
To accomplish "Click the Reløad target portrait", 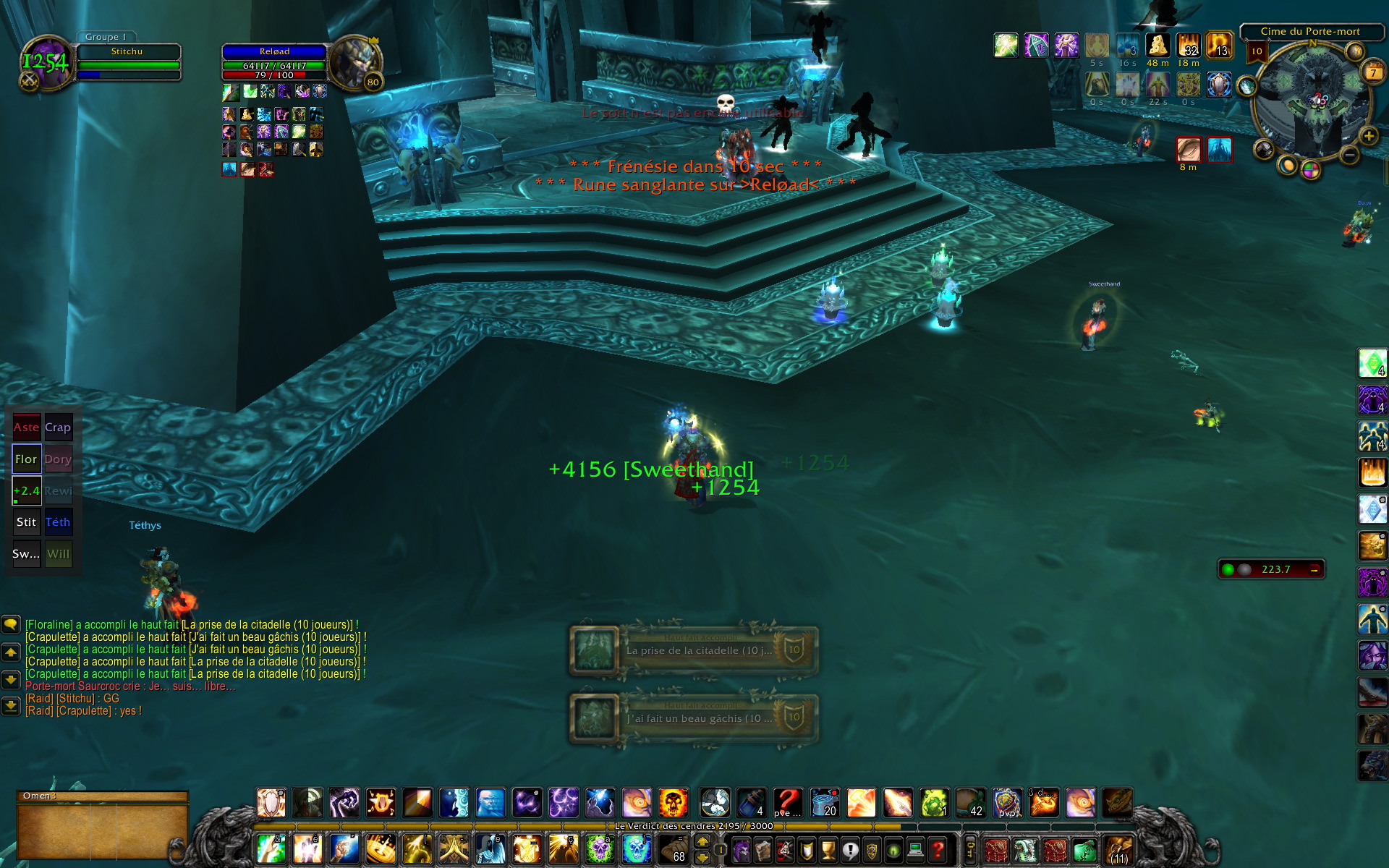I will 354,62.
